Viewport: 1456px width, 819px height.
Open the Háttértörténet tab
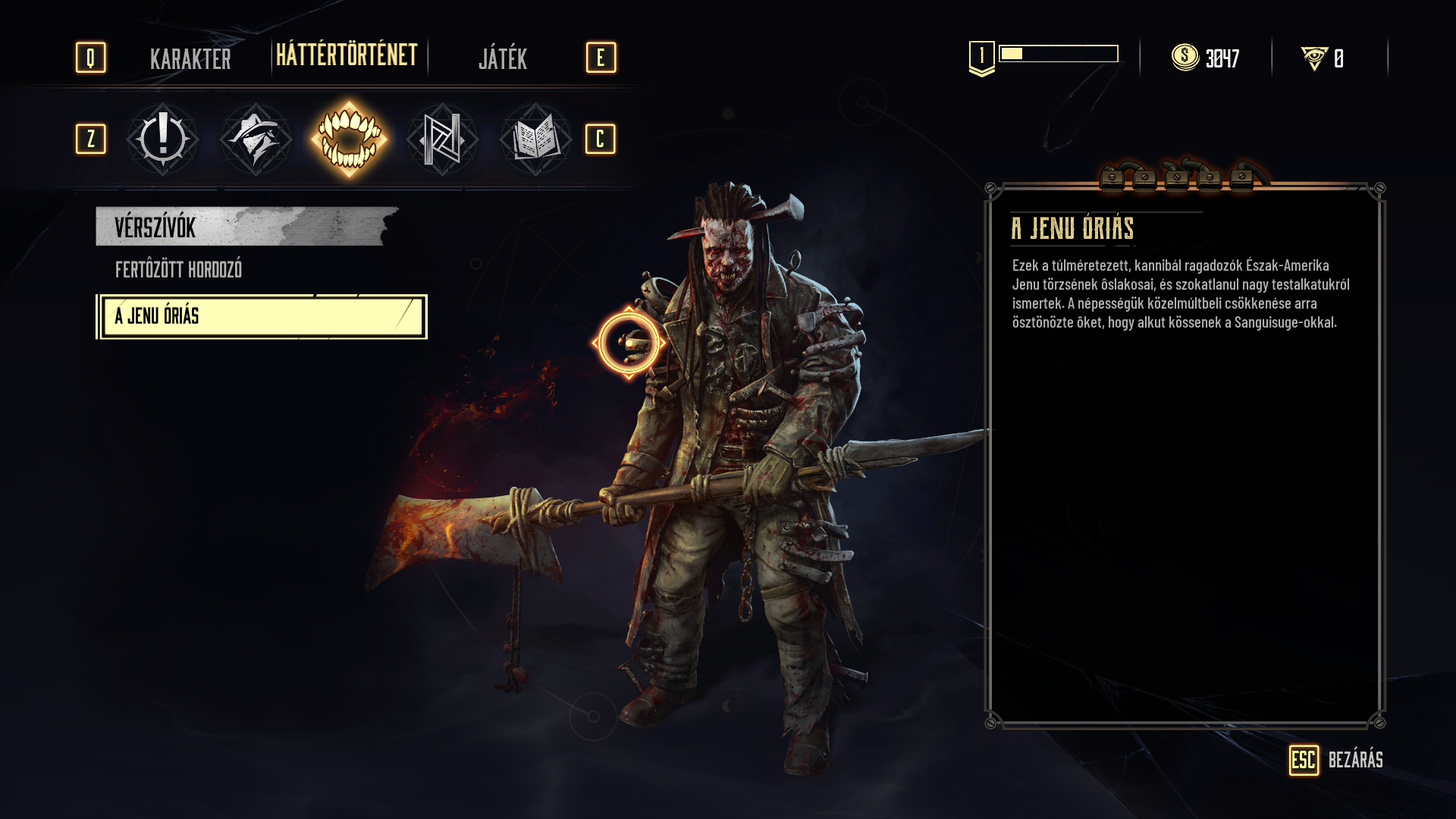(347, 56)
